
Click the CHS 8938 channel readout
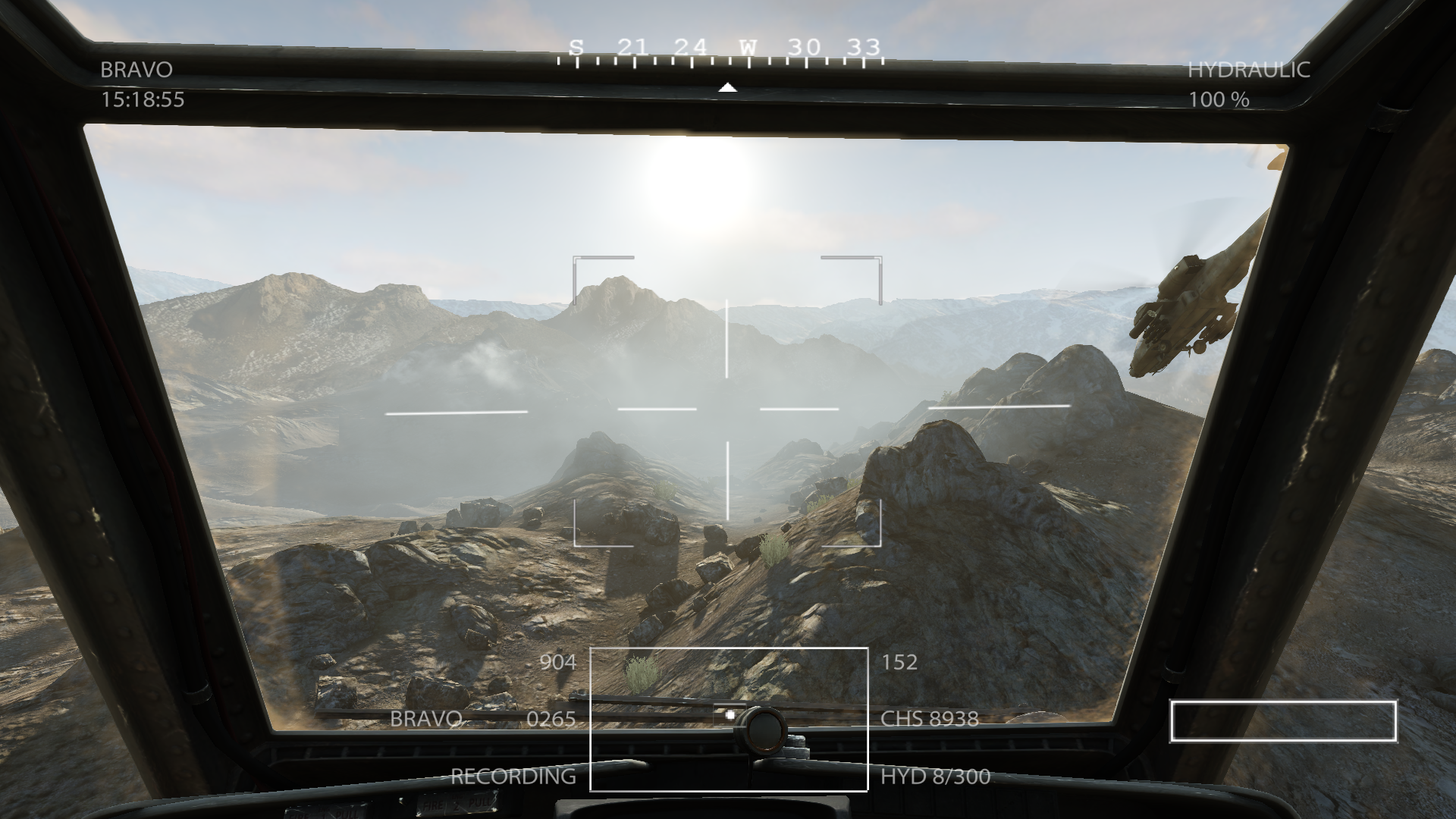[x=929, y=719]
